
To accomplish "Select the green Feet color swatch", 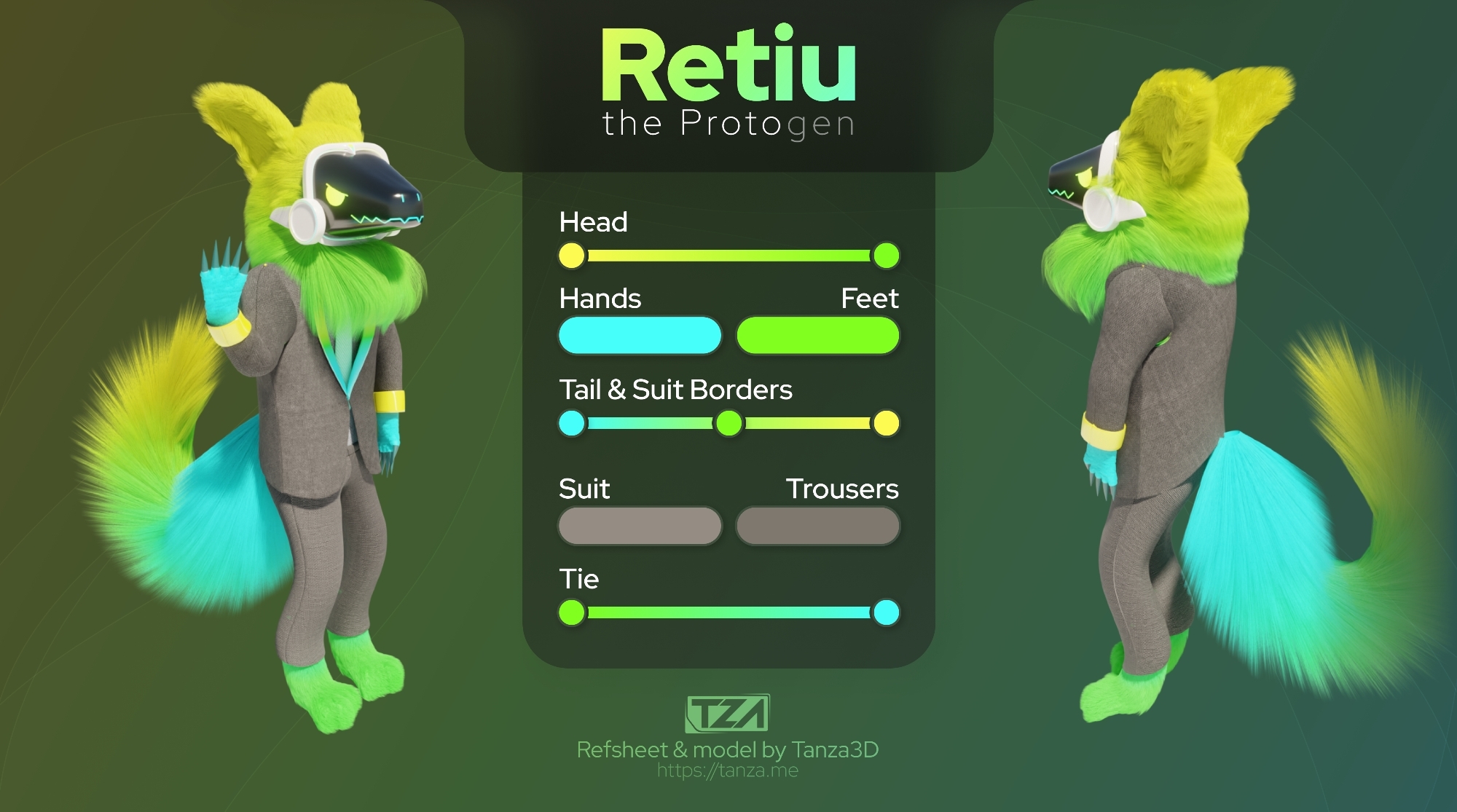I will coord(817,336).
